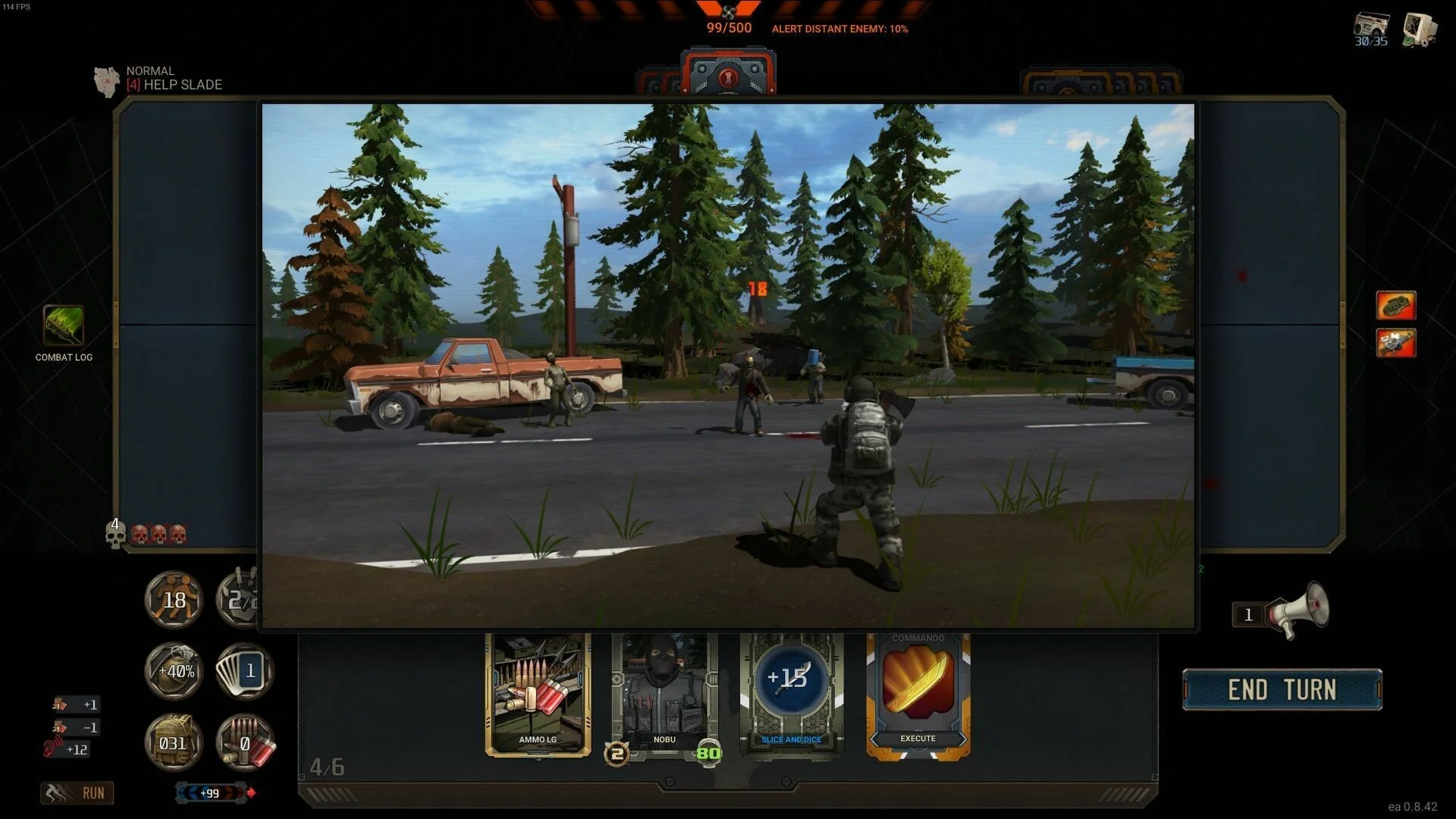The height and width of the screenshot is (819, 1456).
Task: Click the End Turn button
Action: click(1282, 689)
